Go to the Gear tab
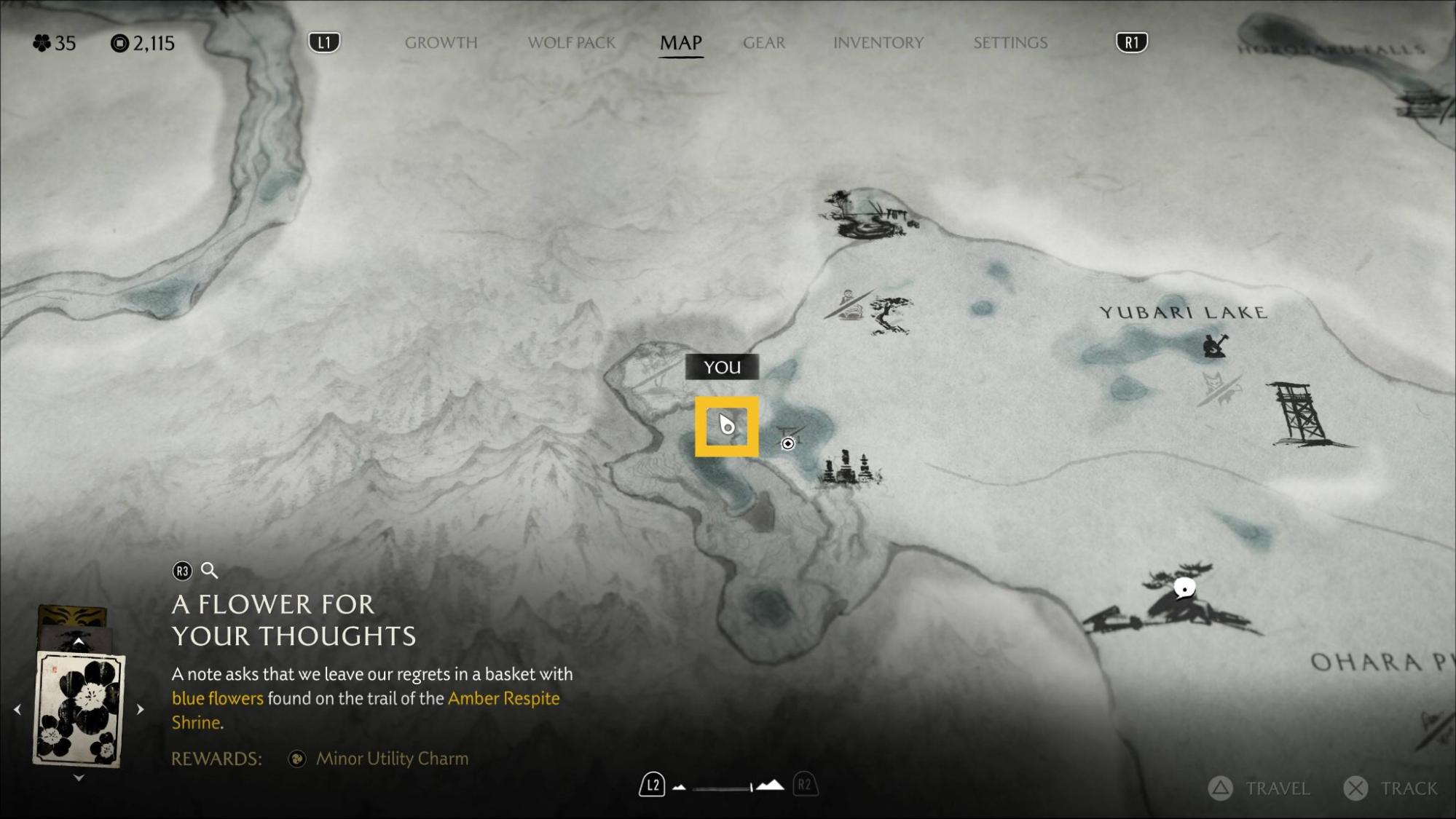The height and width of the screenshot is (819, 1456). 763,43
